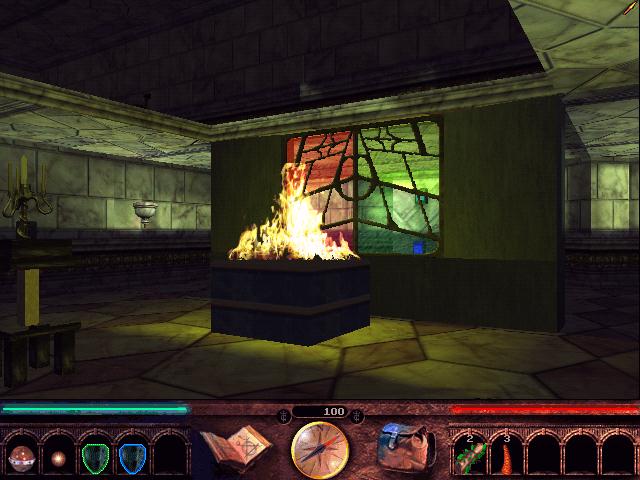
Task: Activate the green-outlined shield slot
Action: pos(95,457)
